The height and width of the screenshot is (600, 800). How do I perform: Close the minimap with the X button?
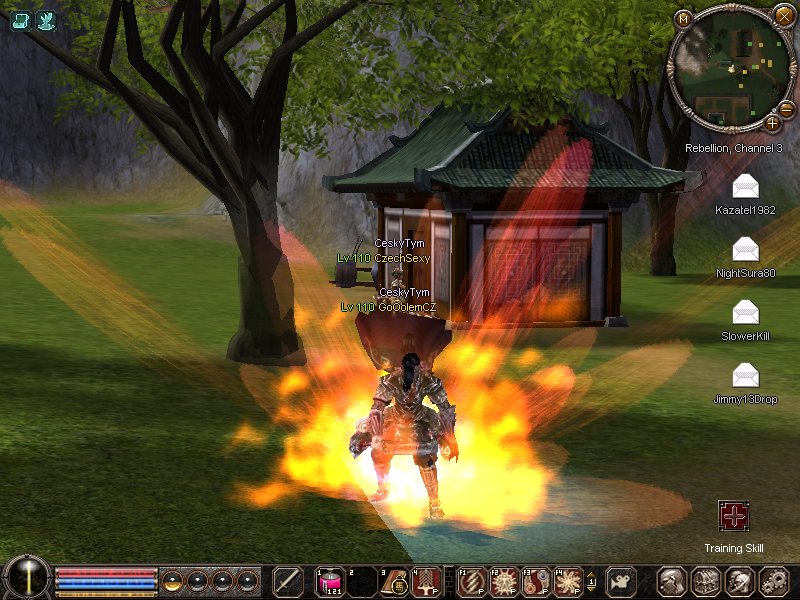[x=783, y=15]
